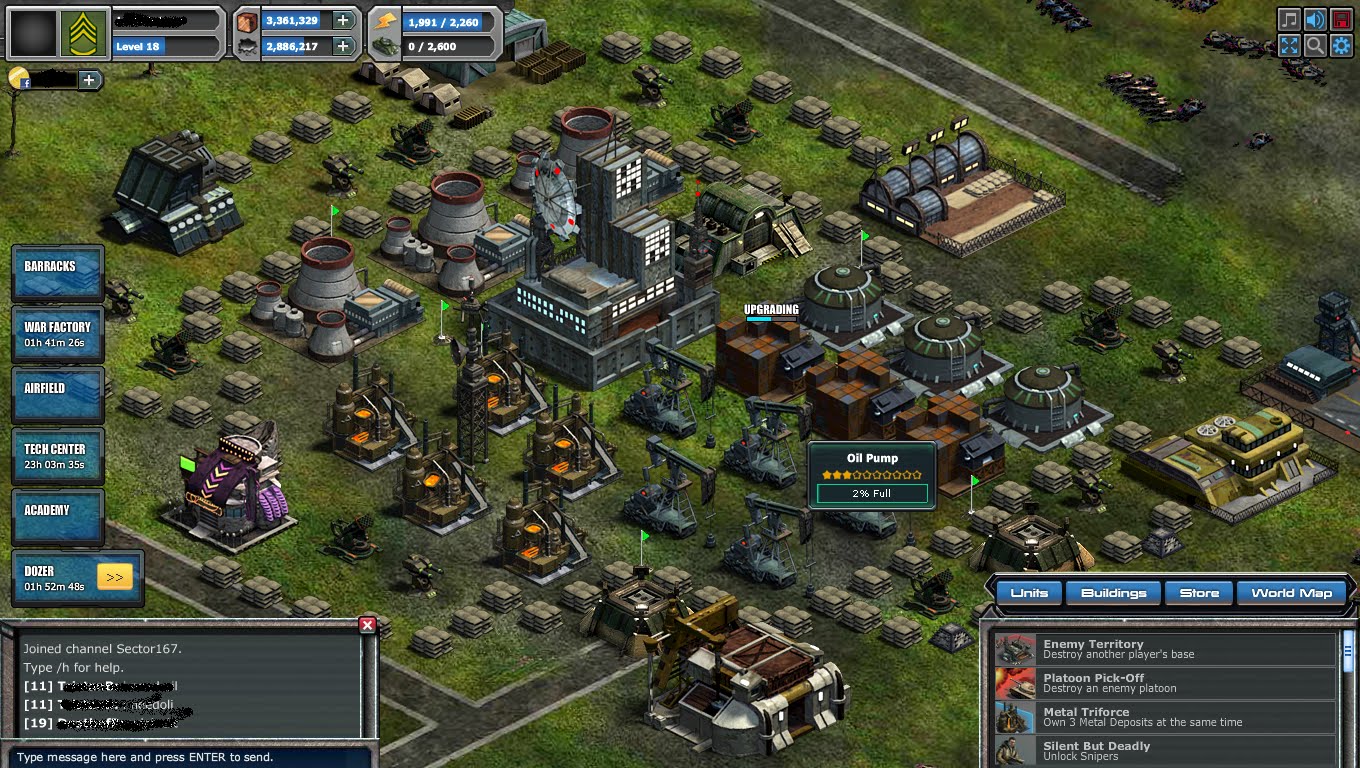Click + to add more metal
This screenshot has height=768, width=1360.
click(x=345, y=20)
